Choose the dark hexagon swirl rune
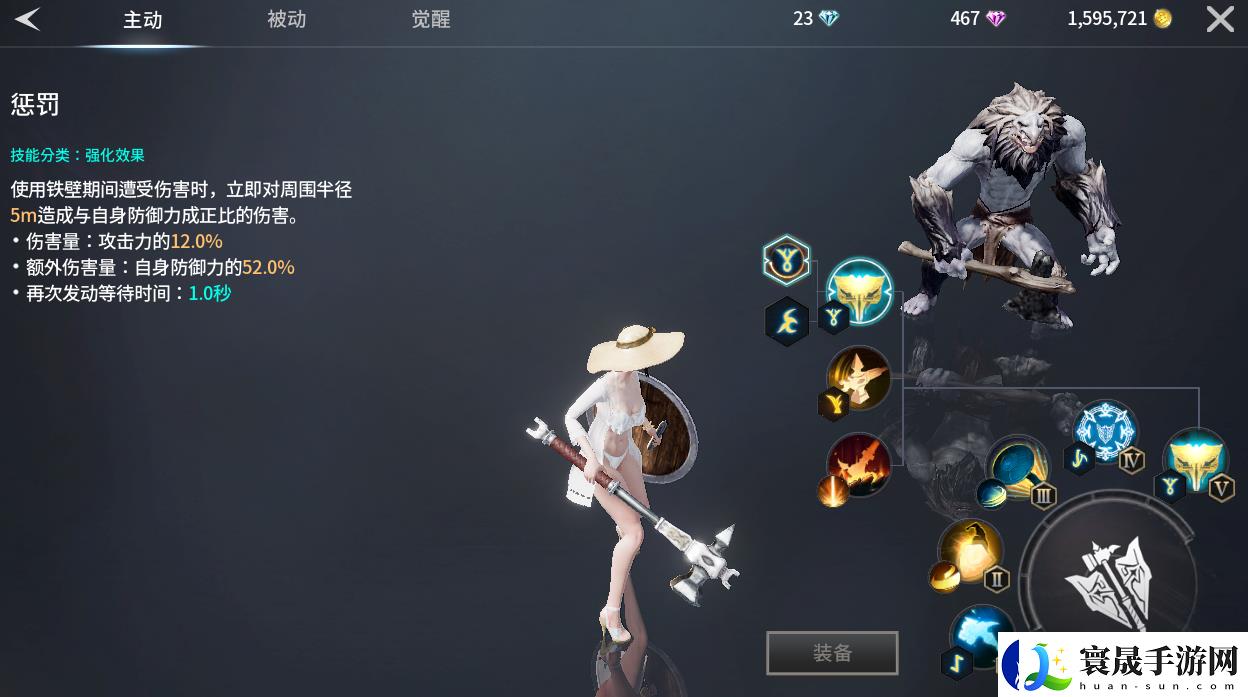1248x697 pixels. point(787,321)
